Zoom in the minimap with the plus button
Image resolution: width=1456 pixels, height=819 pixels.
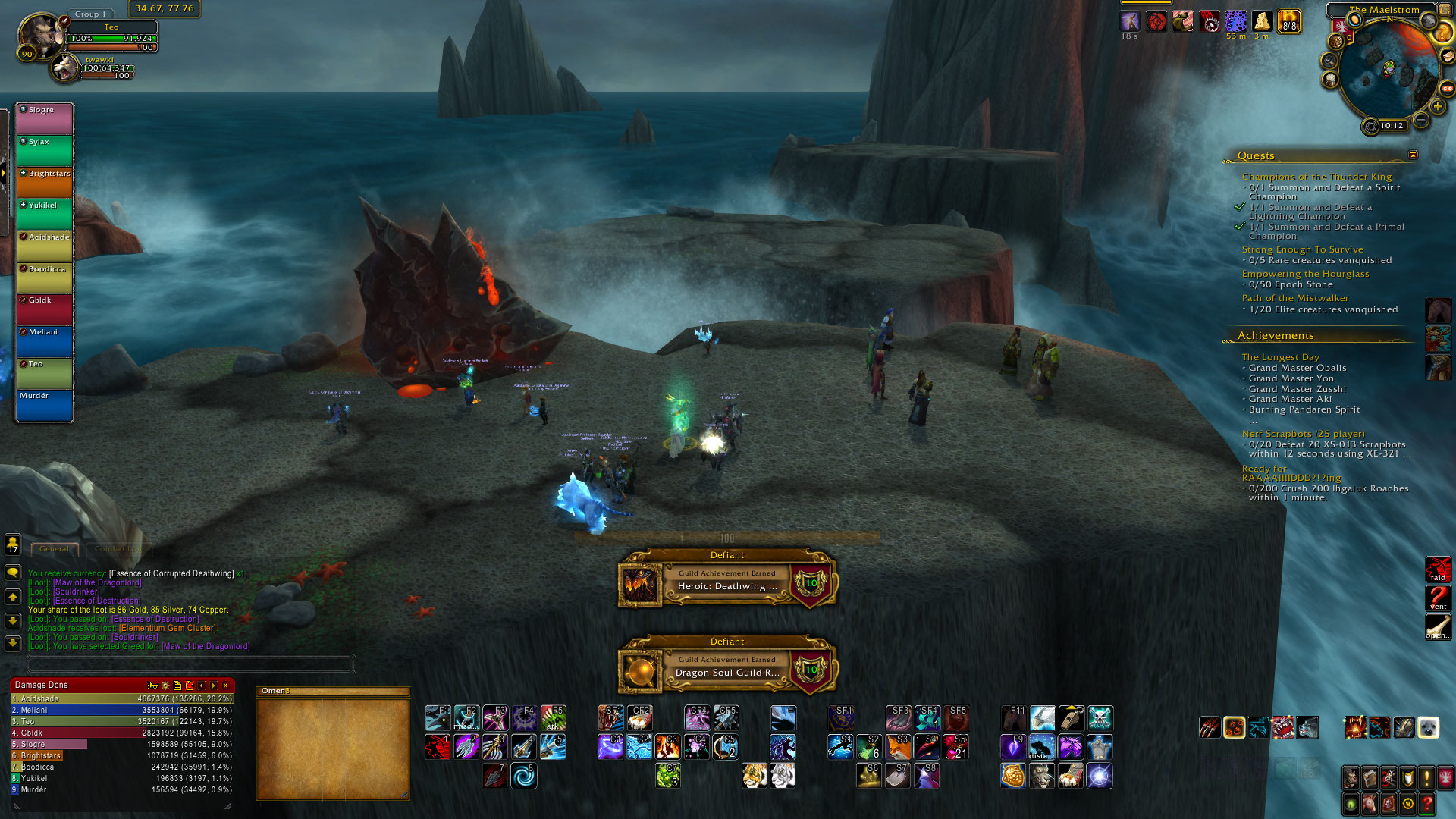[1438, 107]
